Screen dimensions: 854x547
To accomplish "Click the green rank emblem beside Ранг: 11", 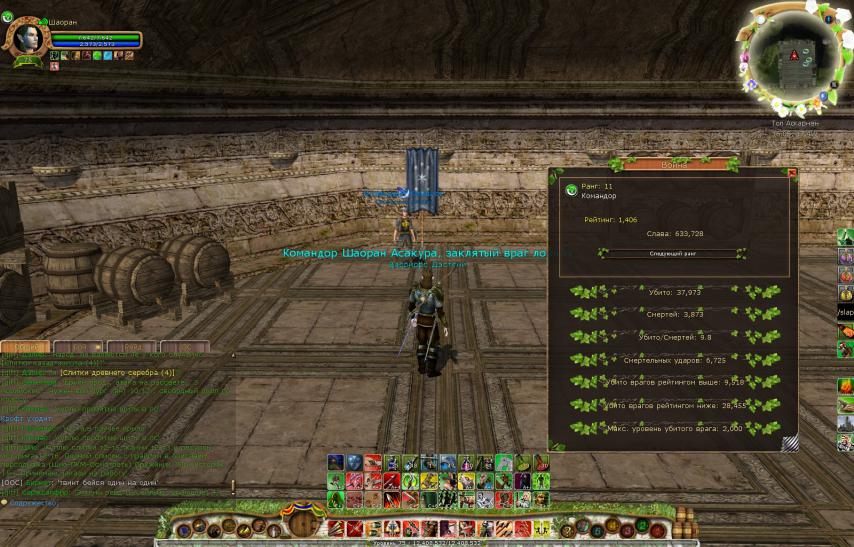I will [571, 189].
